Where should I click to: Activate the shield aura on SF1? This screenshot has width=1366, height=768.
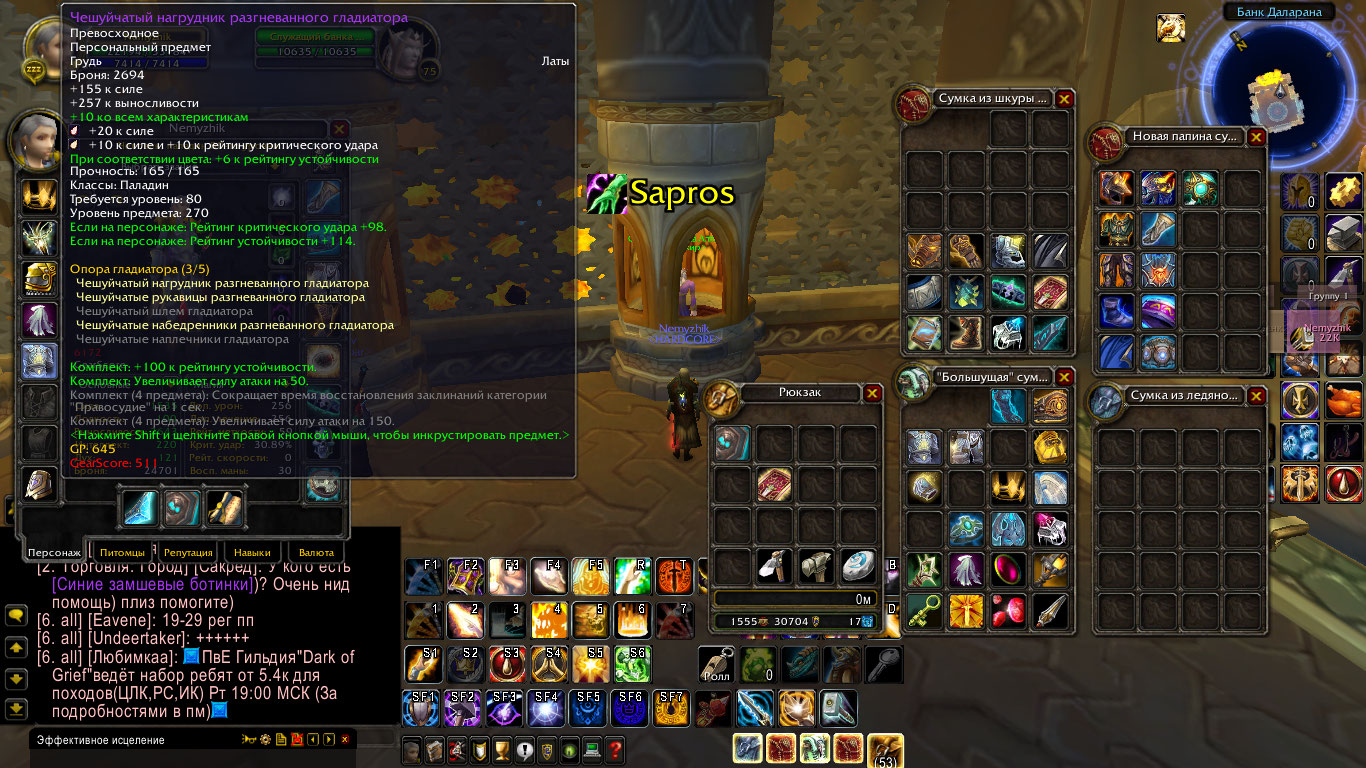coord(421,708)
